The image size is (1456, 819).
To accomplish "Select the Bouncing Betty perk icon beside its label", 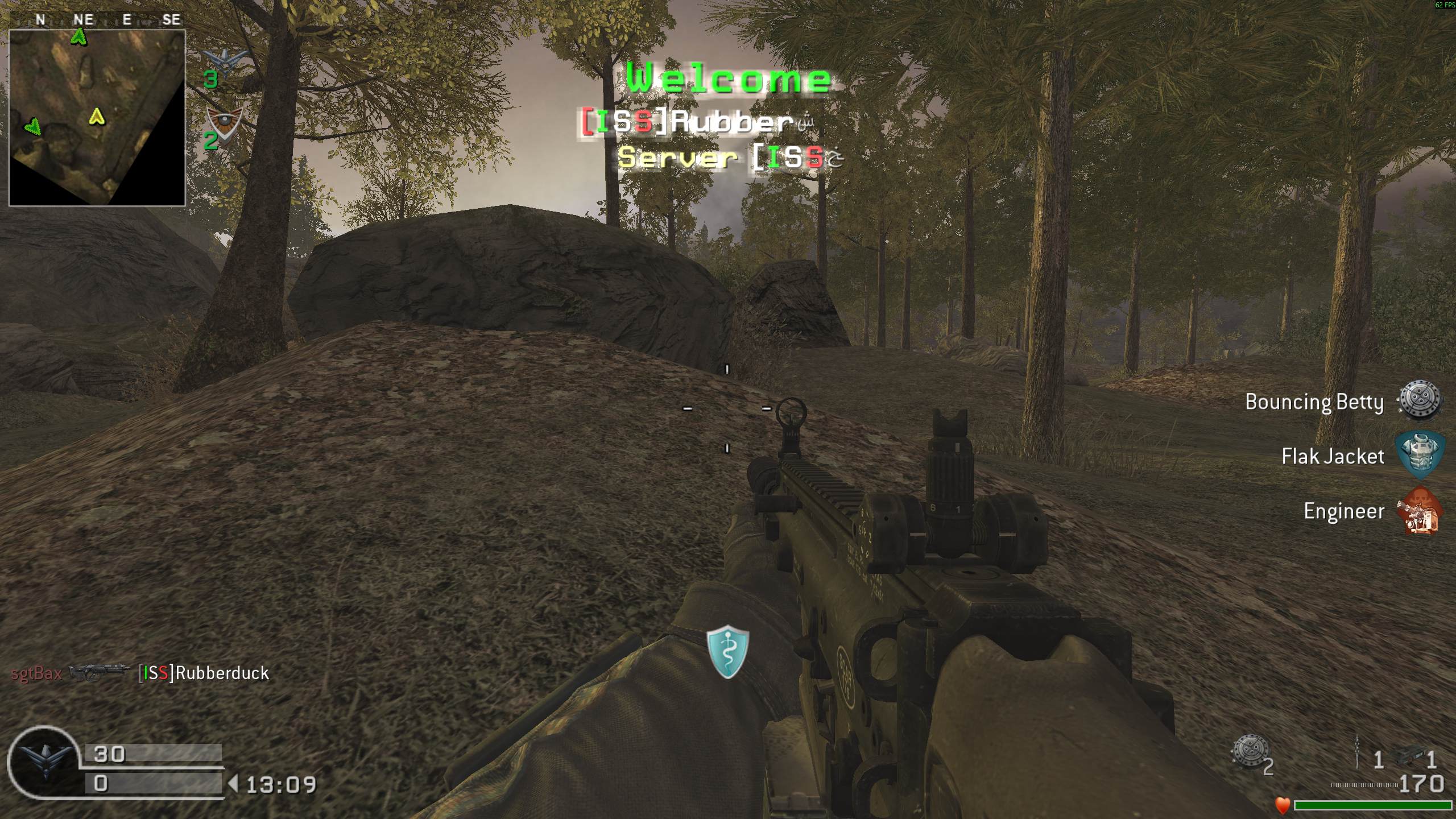I will pos(1420,401).
